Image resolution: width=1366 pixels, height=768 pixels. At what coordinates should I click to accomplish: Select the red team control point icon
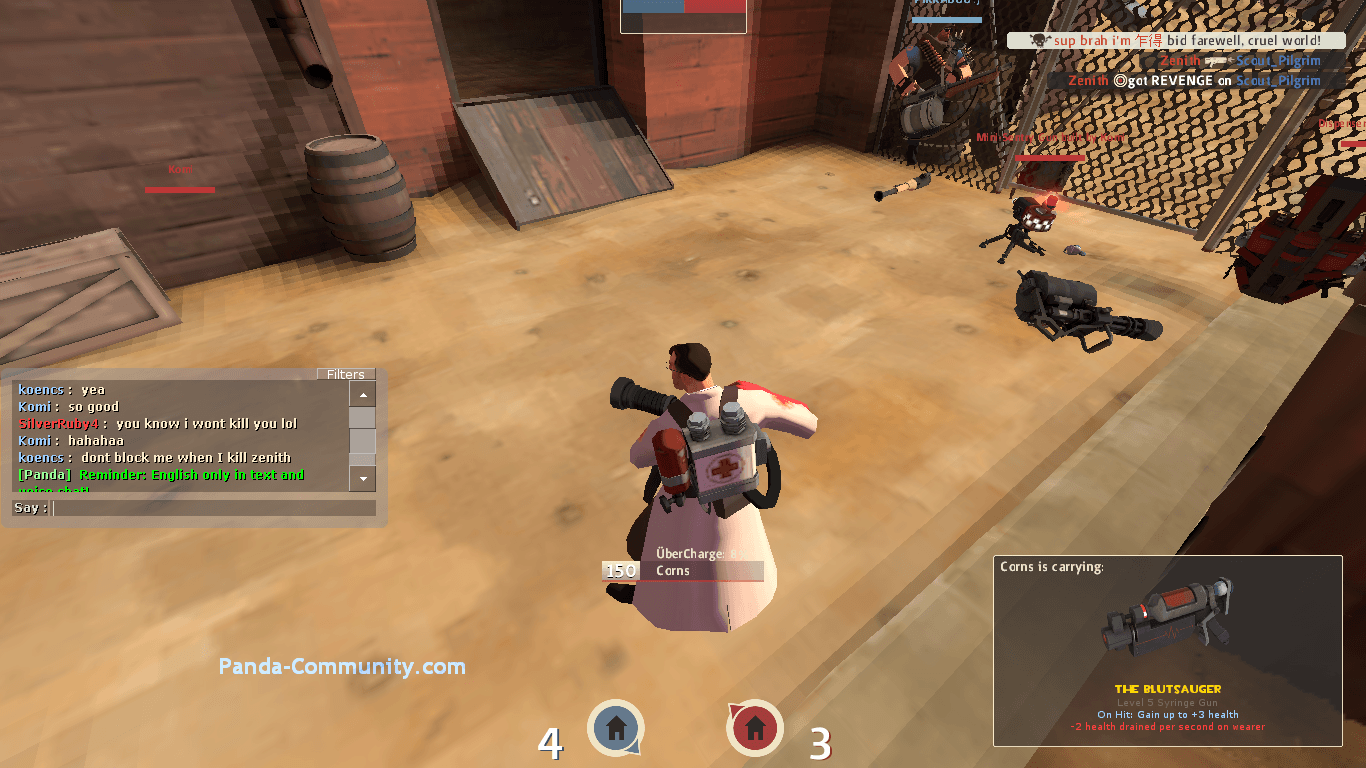(755, 727)
